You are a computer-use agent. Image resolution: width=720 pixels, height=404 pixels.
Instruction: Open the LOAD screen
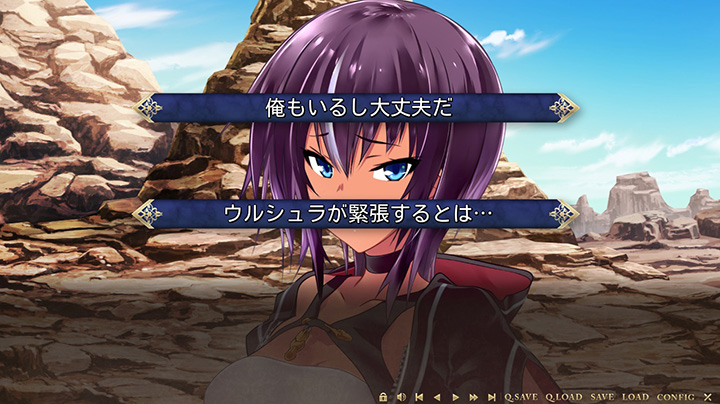(x=635, y=397)
